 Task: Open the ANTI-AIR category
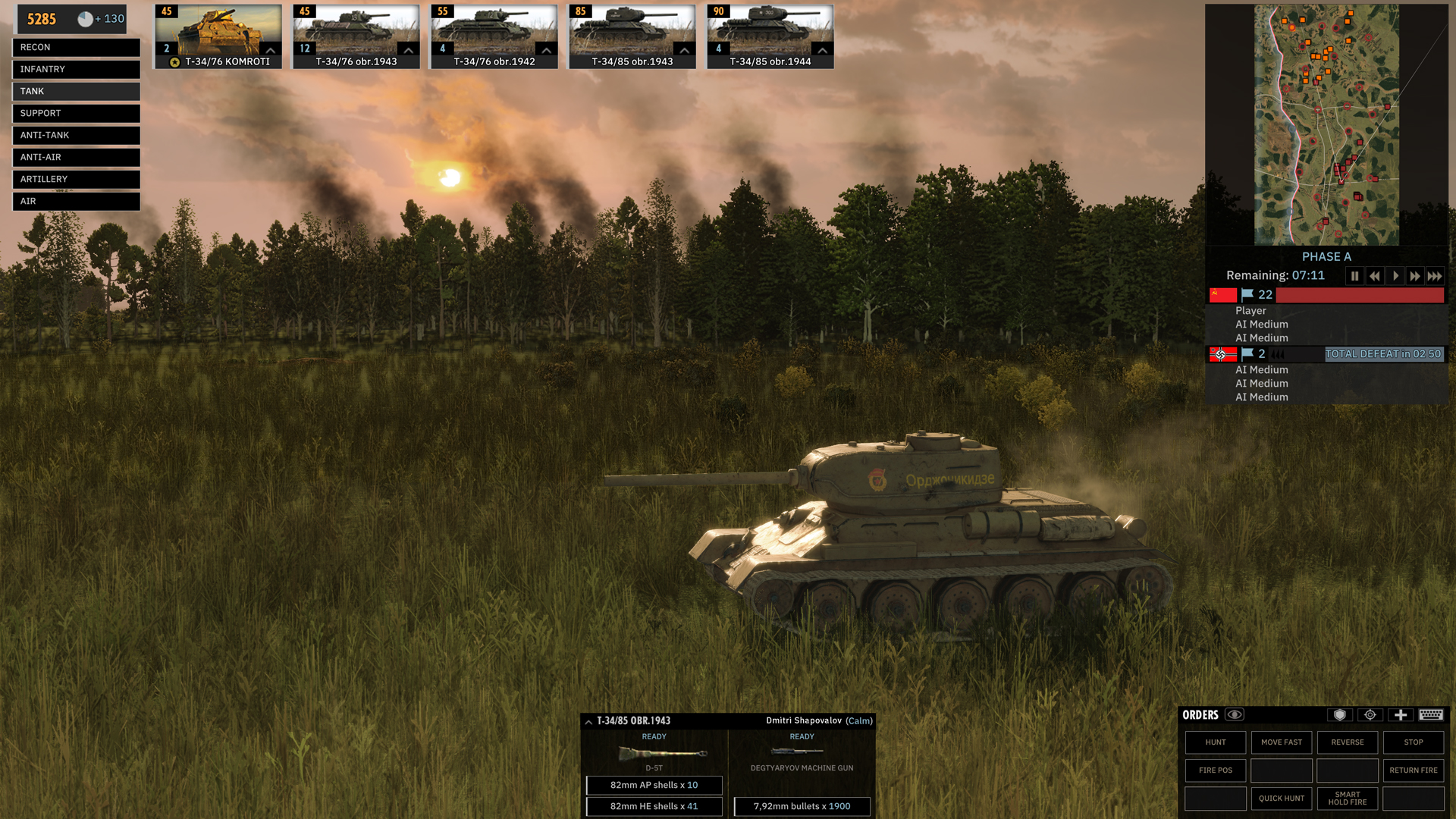tap(76, 157)
